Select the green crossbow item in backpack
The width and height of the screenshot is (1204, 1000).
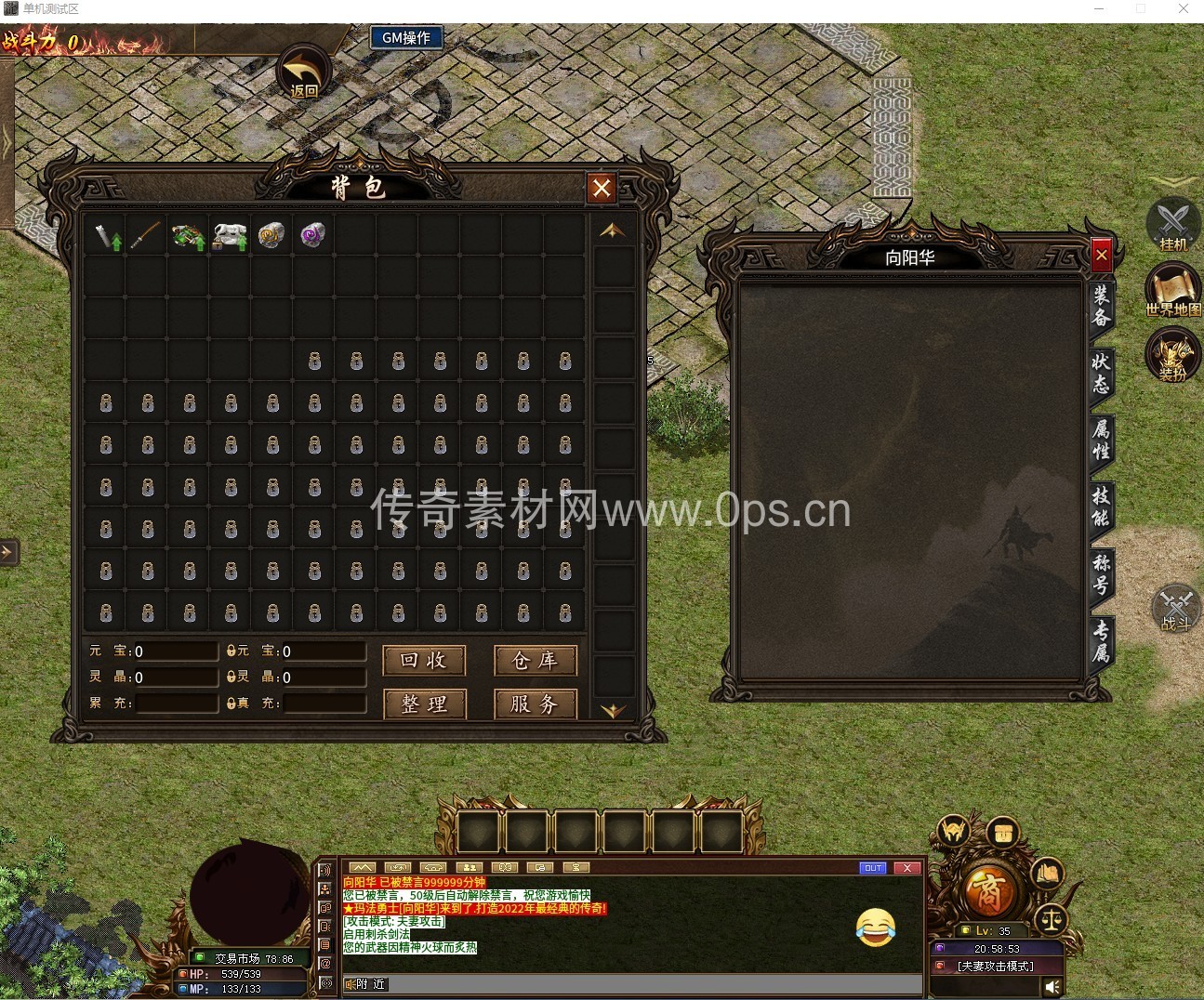pyautogui.click(x=189, y=236)
